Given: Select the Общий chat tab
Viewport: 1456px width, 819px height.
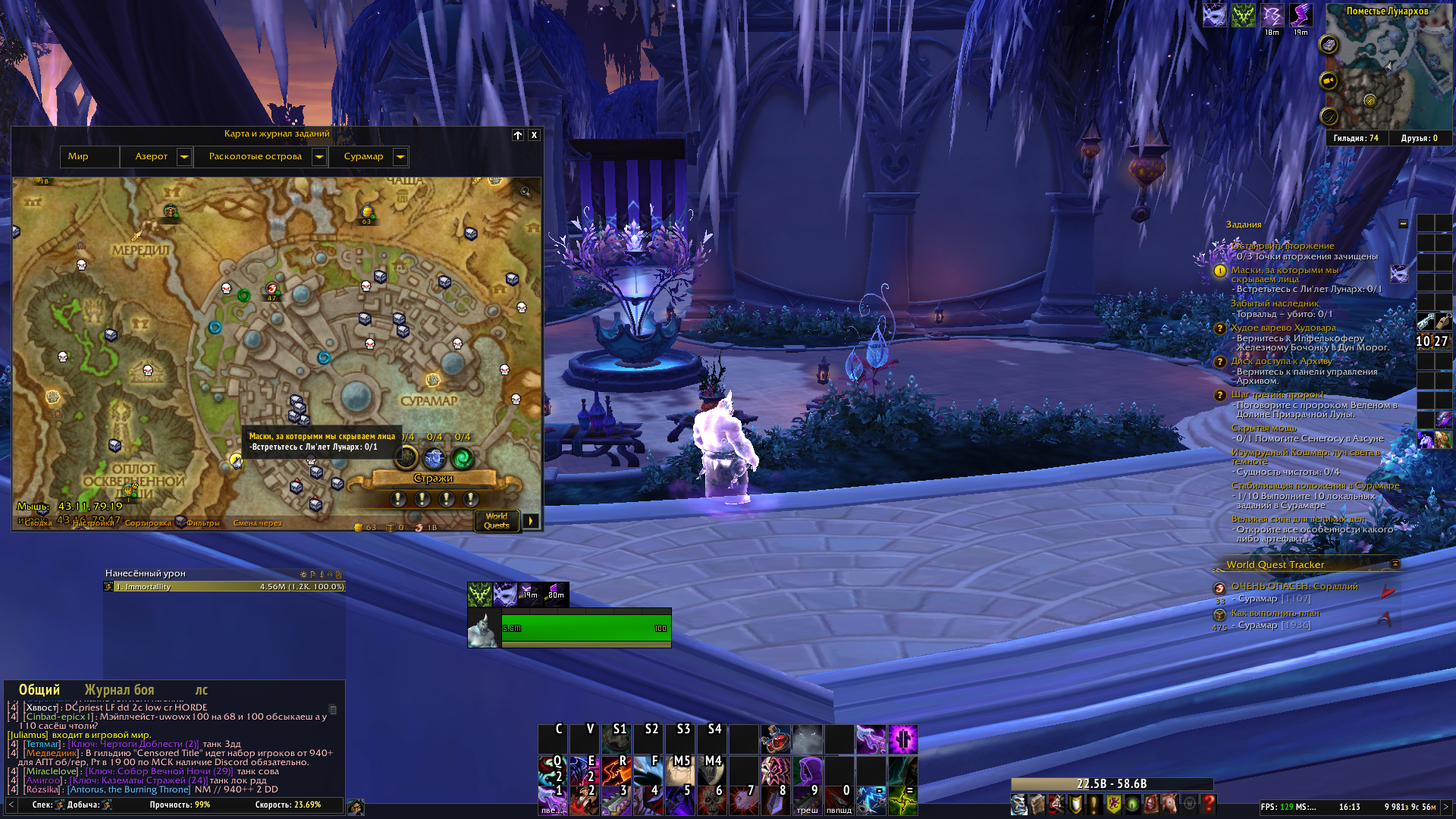Looking at the screenshot, I should tap(39, 690).
